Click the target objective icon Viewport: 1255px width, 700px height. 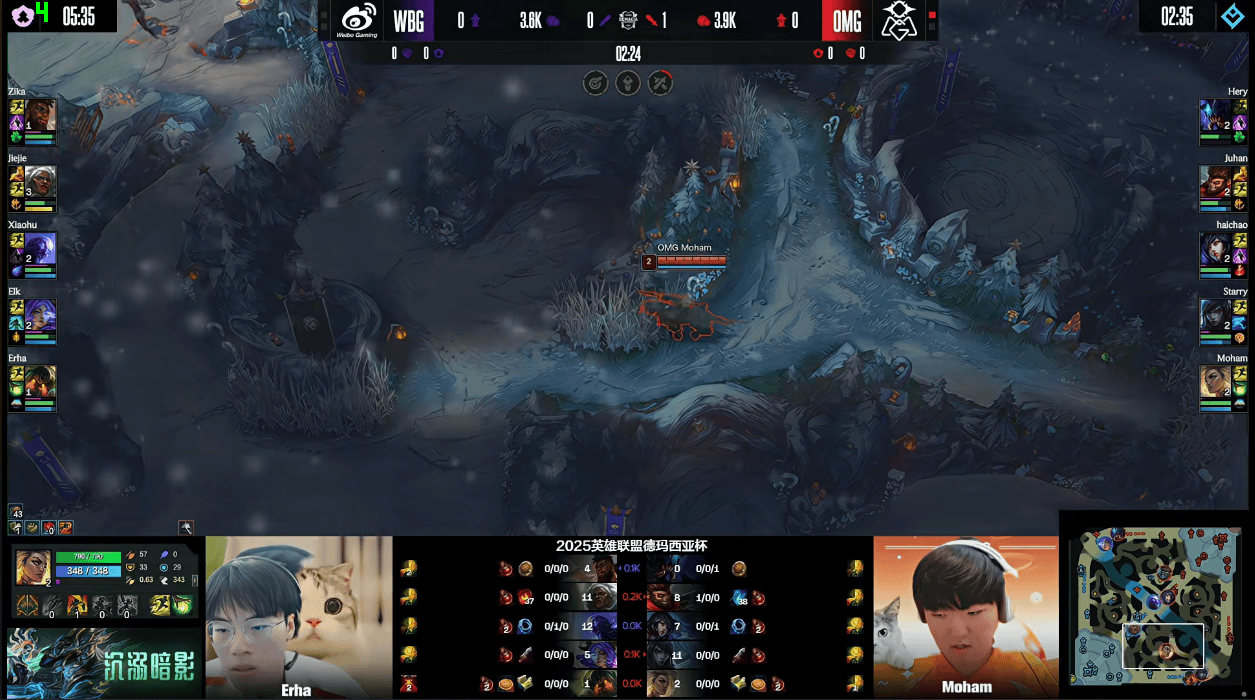tap(596, 83)
